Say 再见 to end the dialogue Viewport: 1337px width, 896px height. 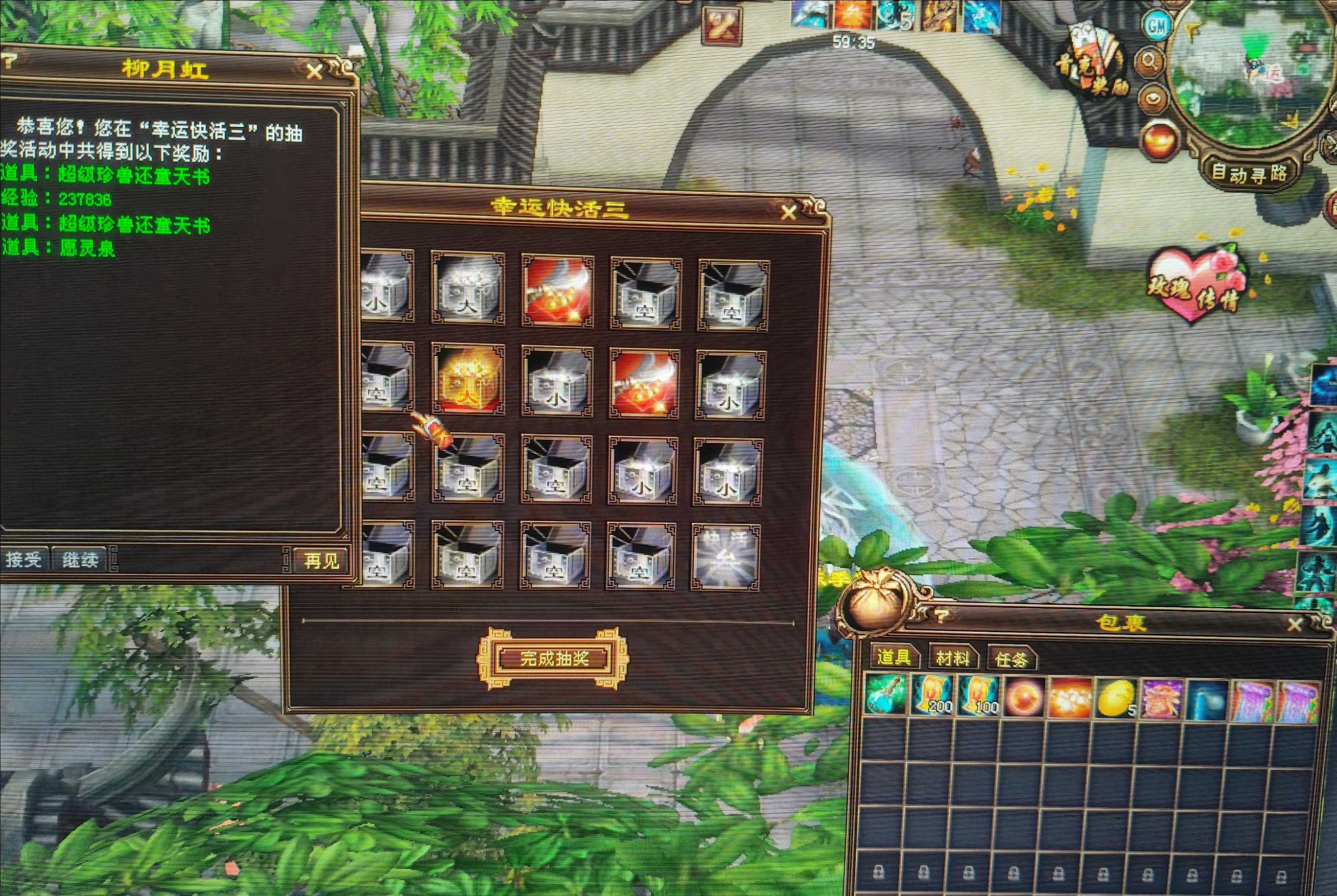pyautogui.click(x=321, y=561)
